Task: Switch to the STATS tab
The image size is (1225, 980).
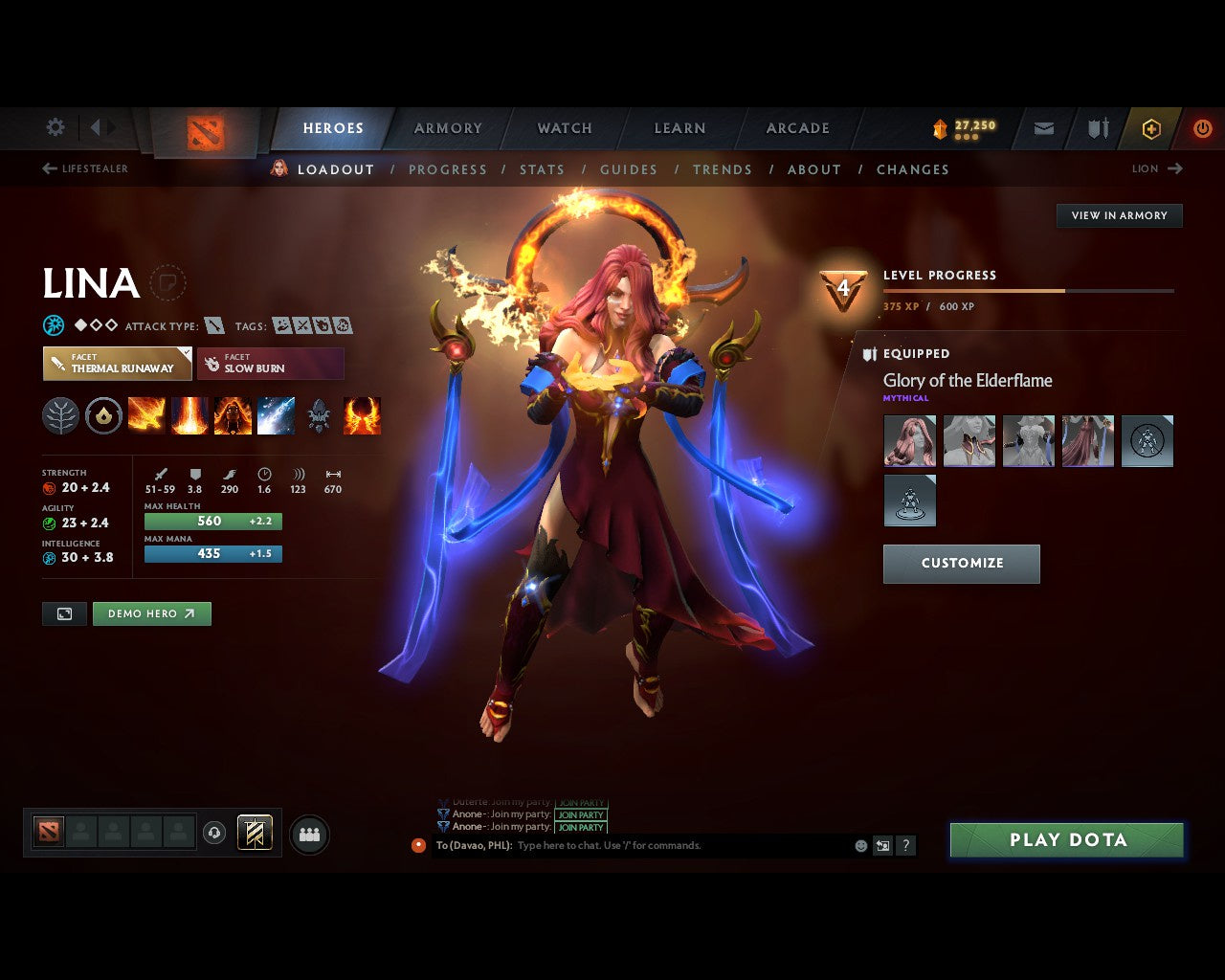Action: coord(543,169)
